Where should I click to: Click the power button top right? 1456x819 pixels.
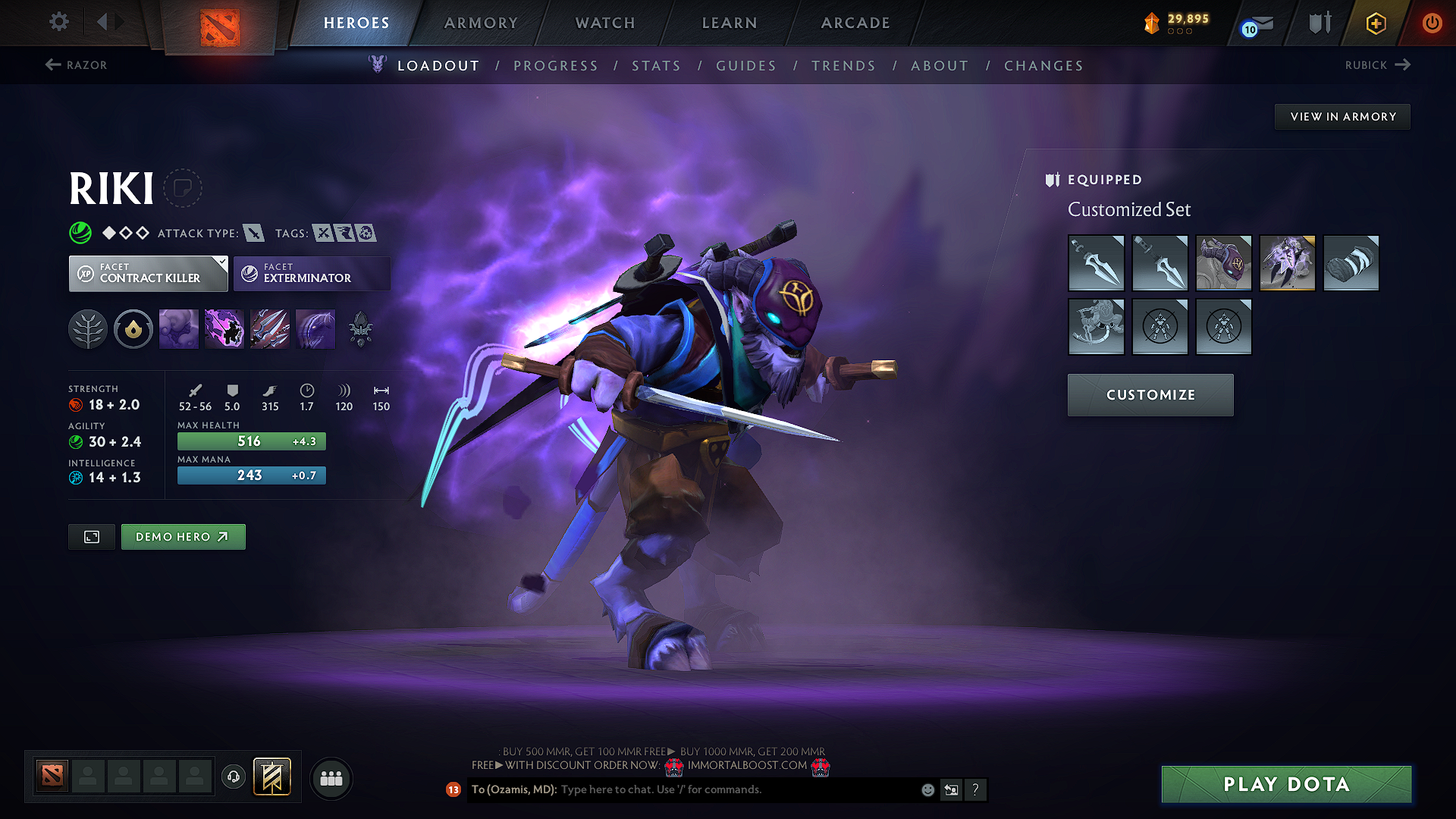pos(1432,24)
